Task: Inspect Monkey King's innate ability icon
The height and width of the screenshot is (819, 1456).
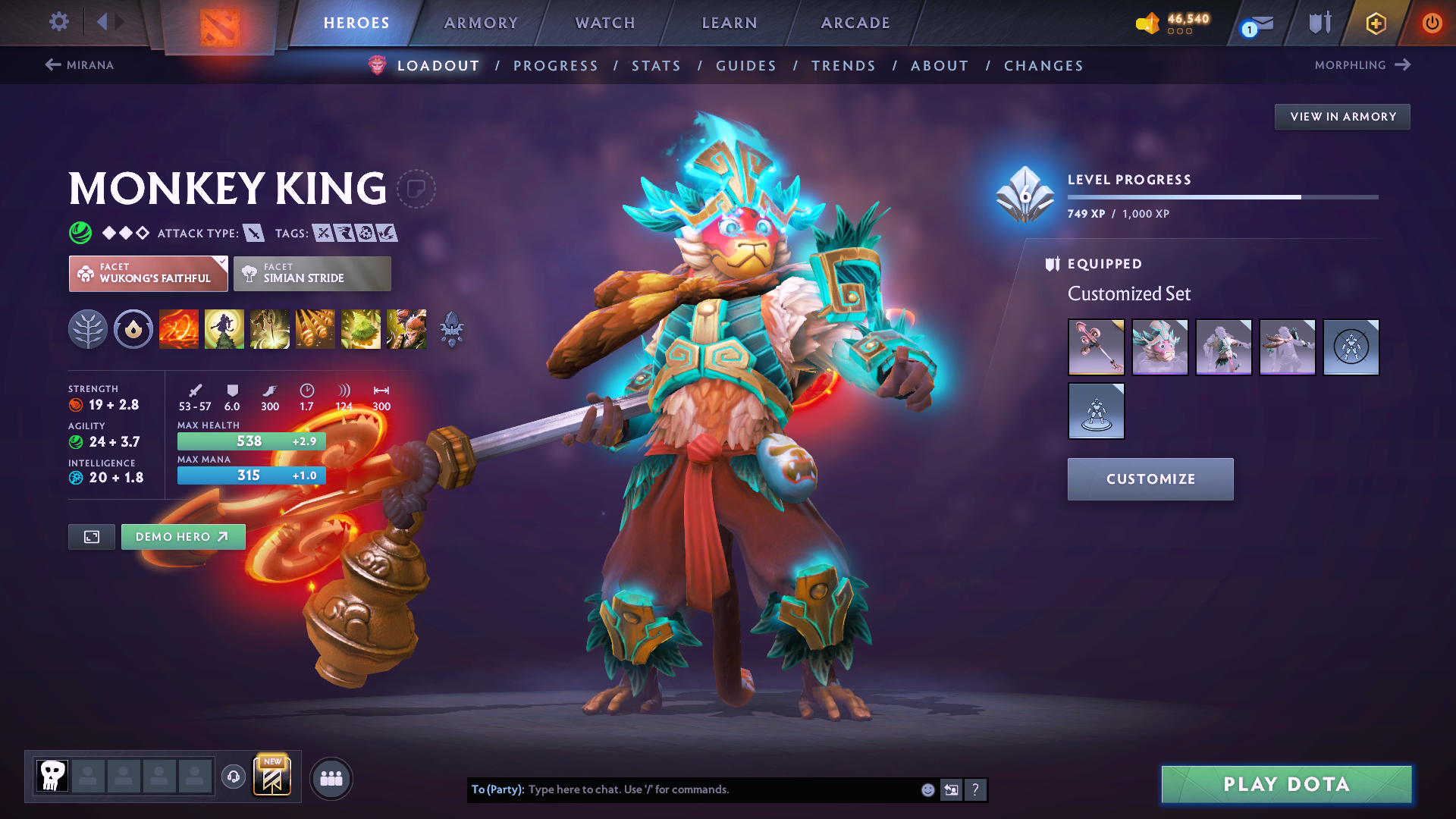Action: pyautogui.click(x=89, y=328)
